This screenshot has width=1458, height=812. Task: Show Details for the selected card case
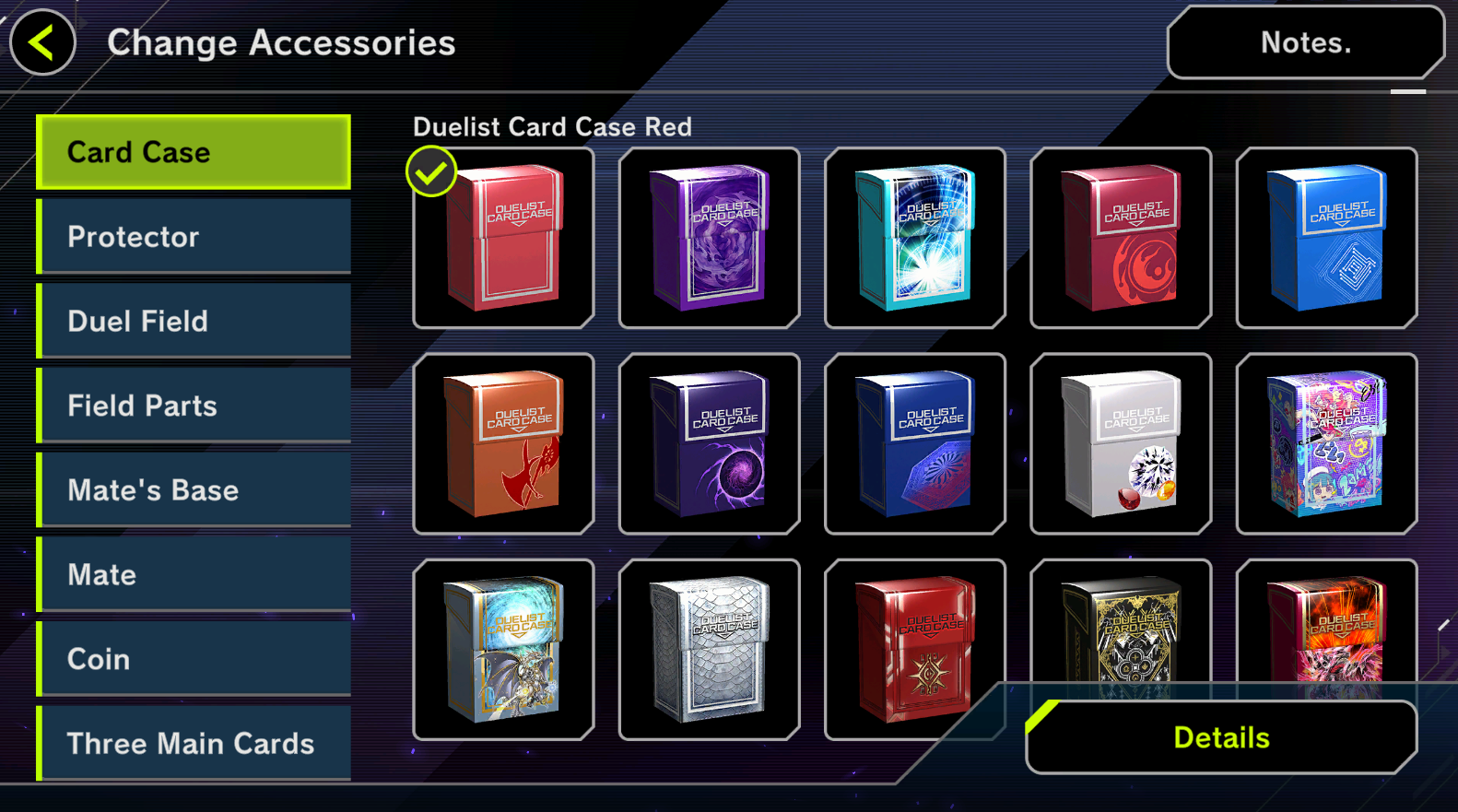pos(1221,737)
